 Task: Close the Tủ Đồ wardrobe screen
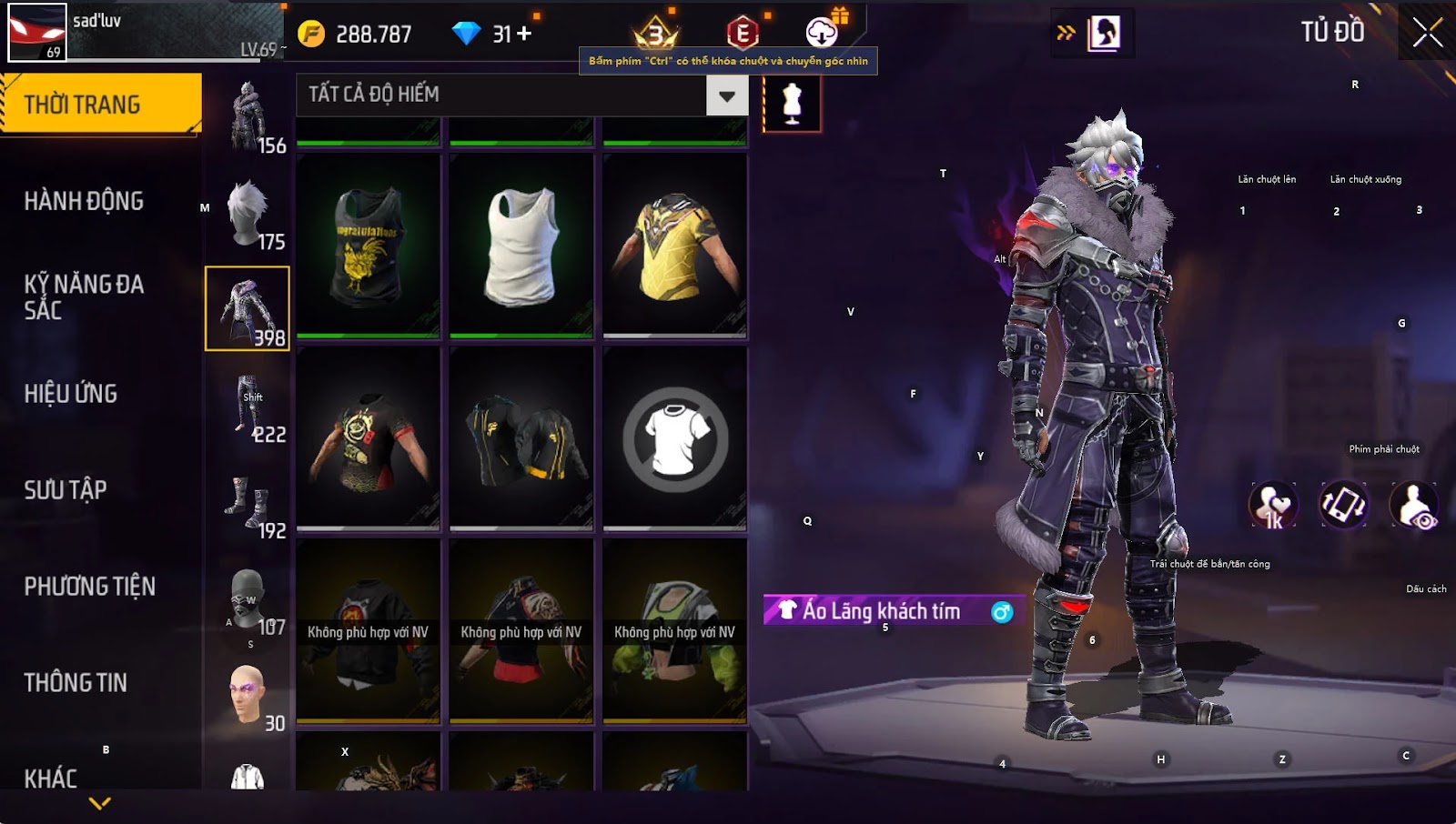coord(1427,33)
